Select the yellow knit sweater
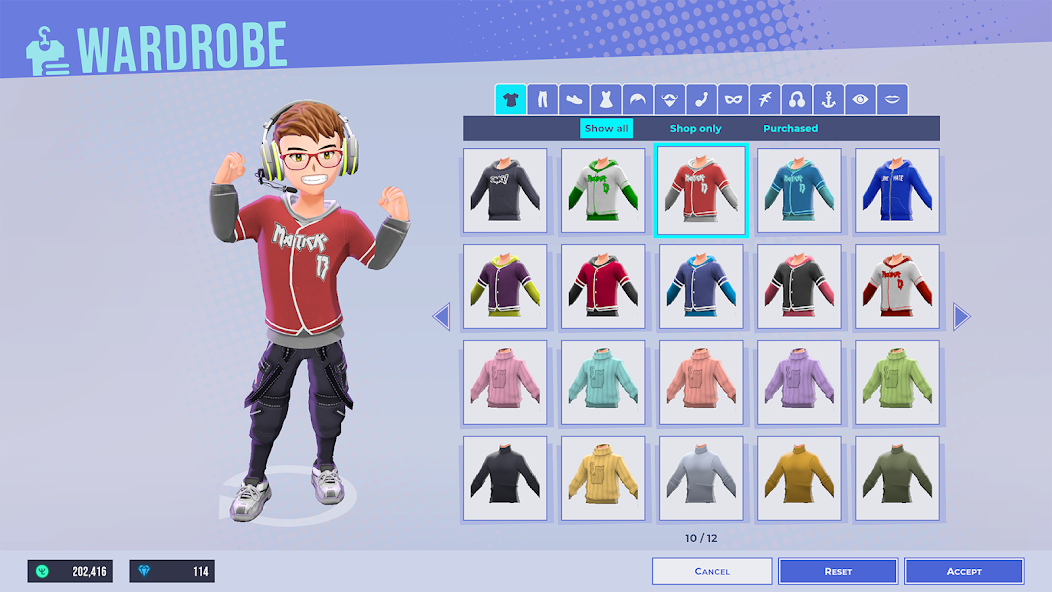Image resolution: width=1052 pixels, height=592 pixels. coord(603,479)
